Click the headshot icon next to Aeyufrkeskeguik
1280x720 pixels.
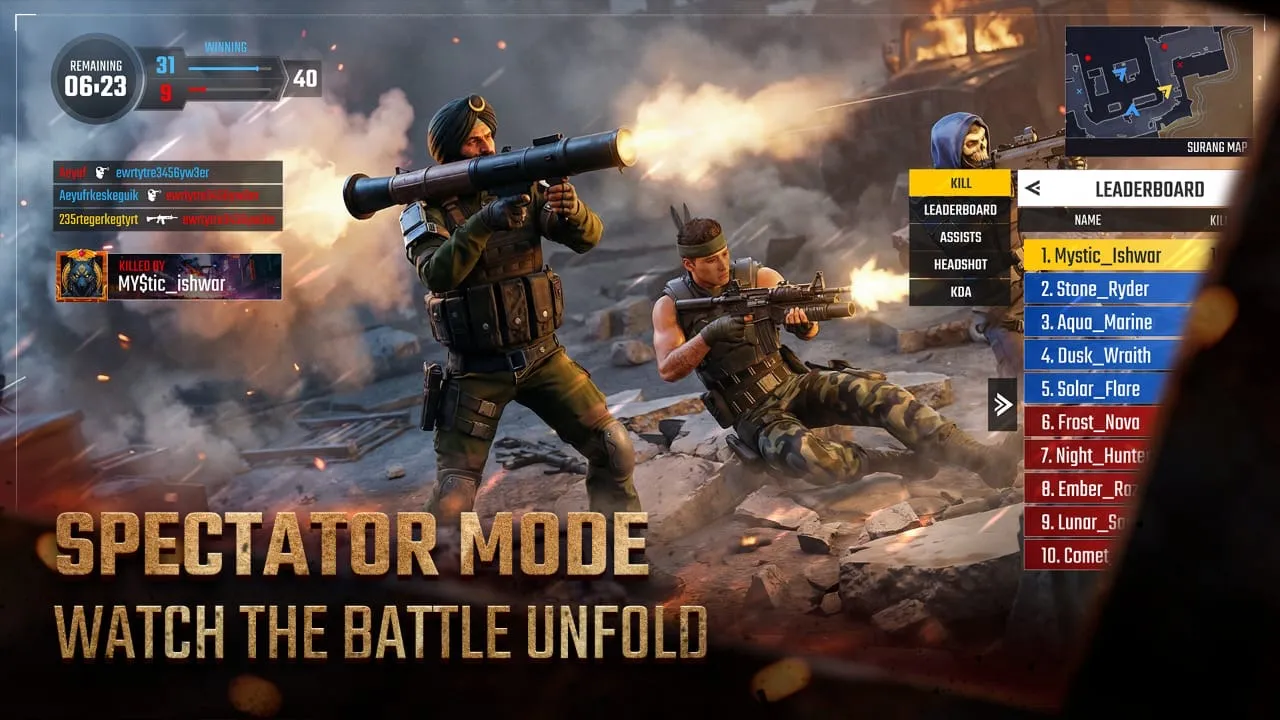[153, 196]
